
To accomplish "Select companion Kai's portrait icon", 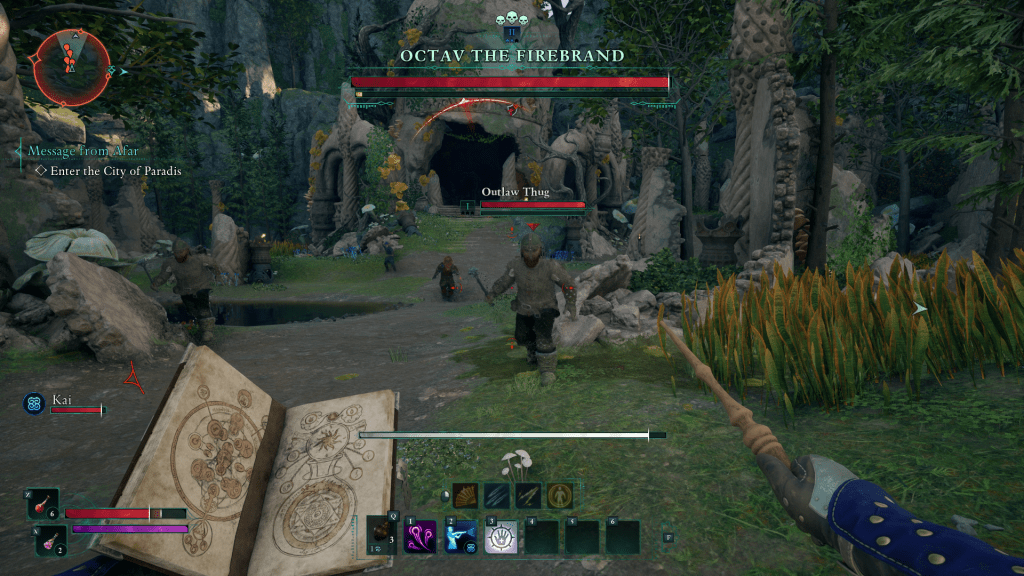I will (33, 403).
